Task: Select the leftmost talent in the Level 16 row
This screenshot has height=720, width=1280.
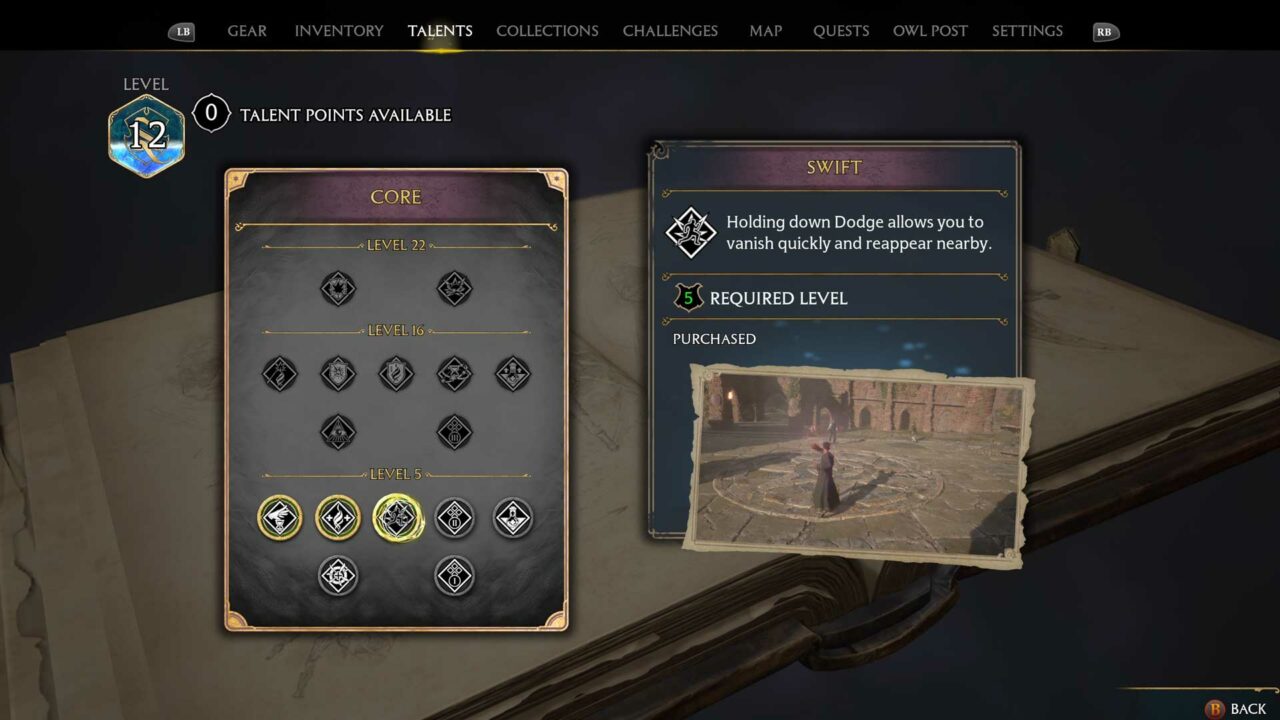Action: tap(280, 374)
